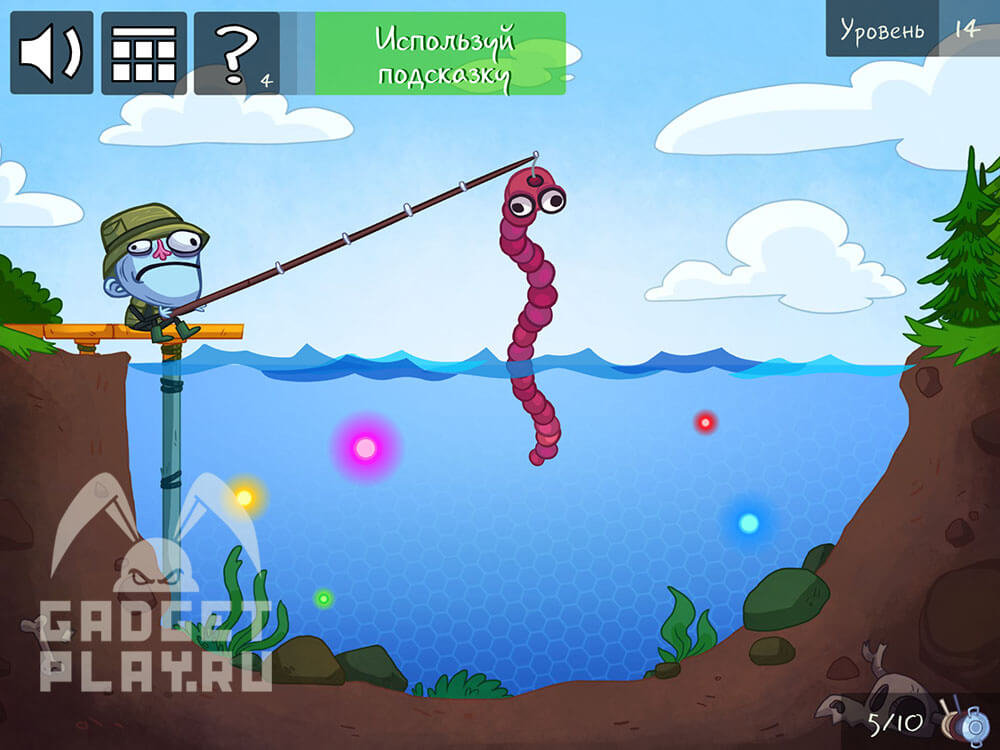1000x750 pixels.
Task: Tap the green 'Используй подсказку' banner
Action: (x=440, y=54)
